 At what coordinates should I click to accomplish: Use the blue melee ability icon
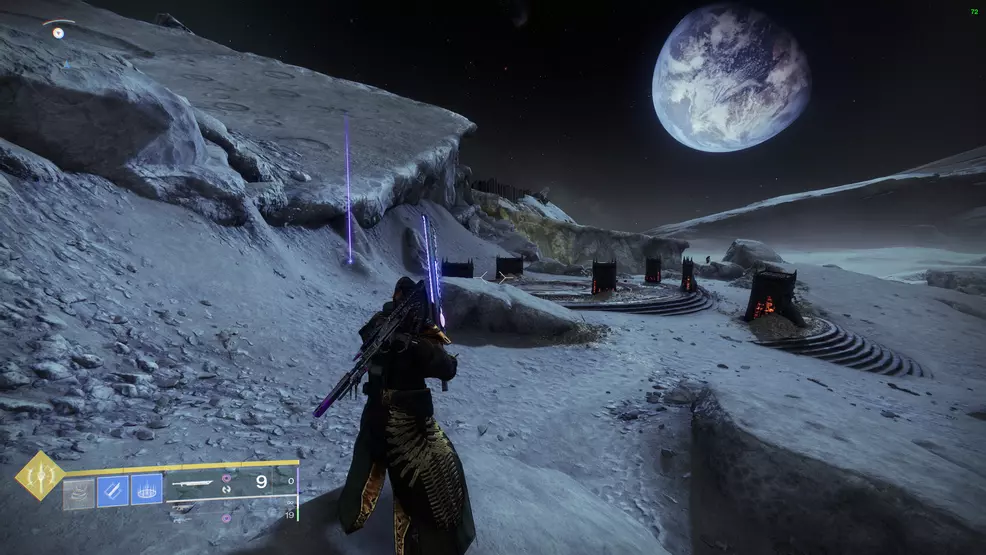pyautogui.click(x=112, y=490)
